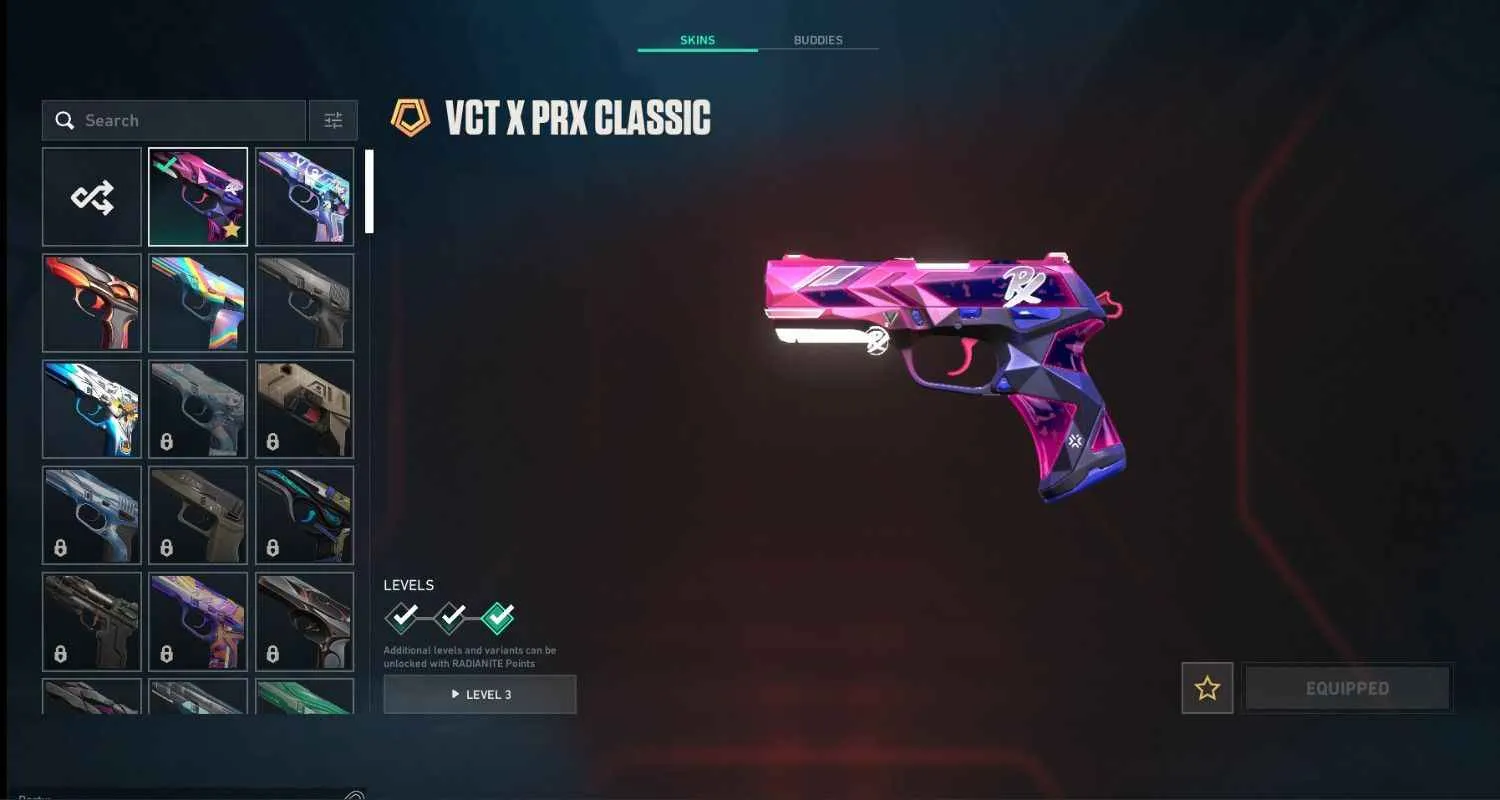Open the filter options dropdown beside search
Screen dimensions: 1500x800
333,119
